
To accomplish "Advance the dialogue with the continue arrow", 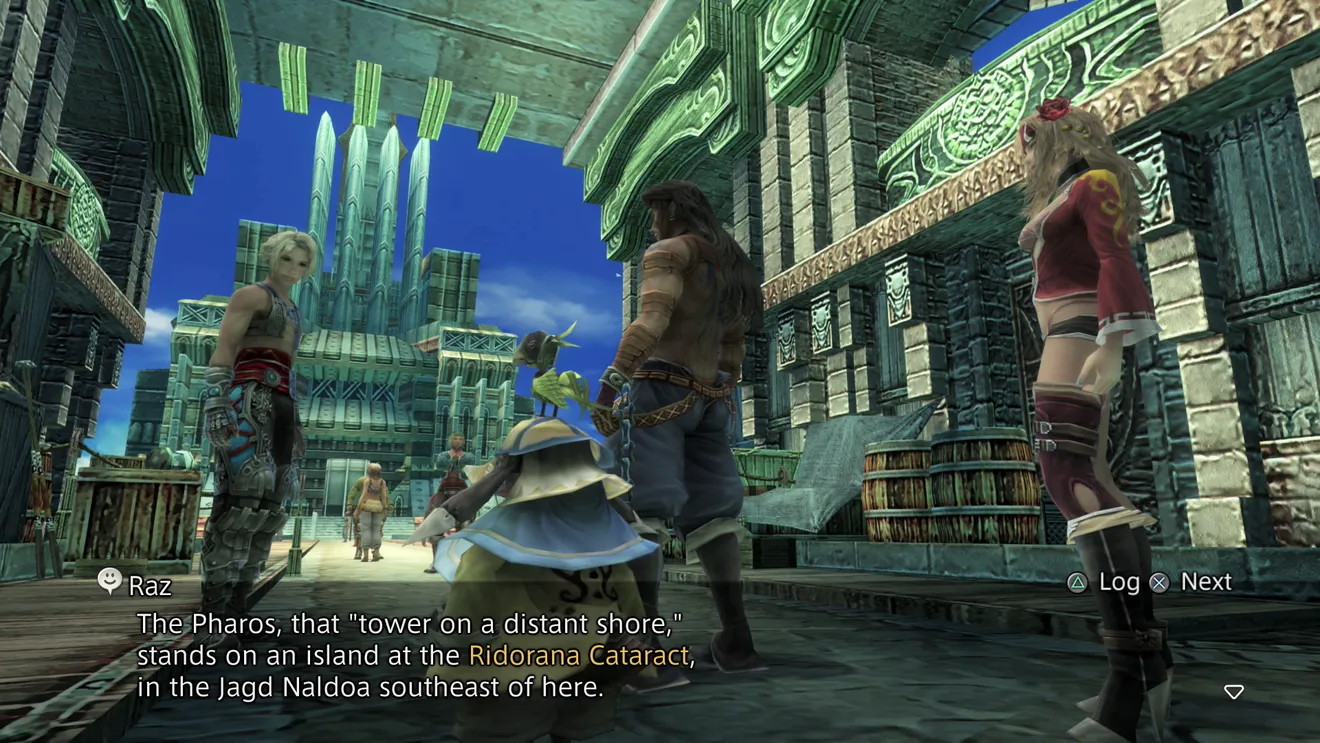I will pos(1234,692).
